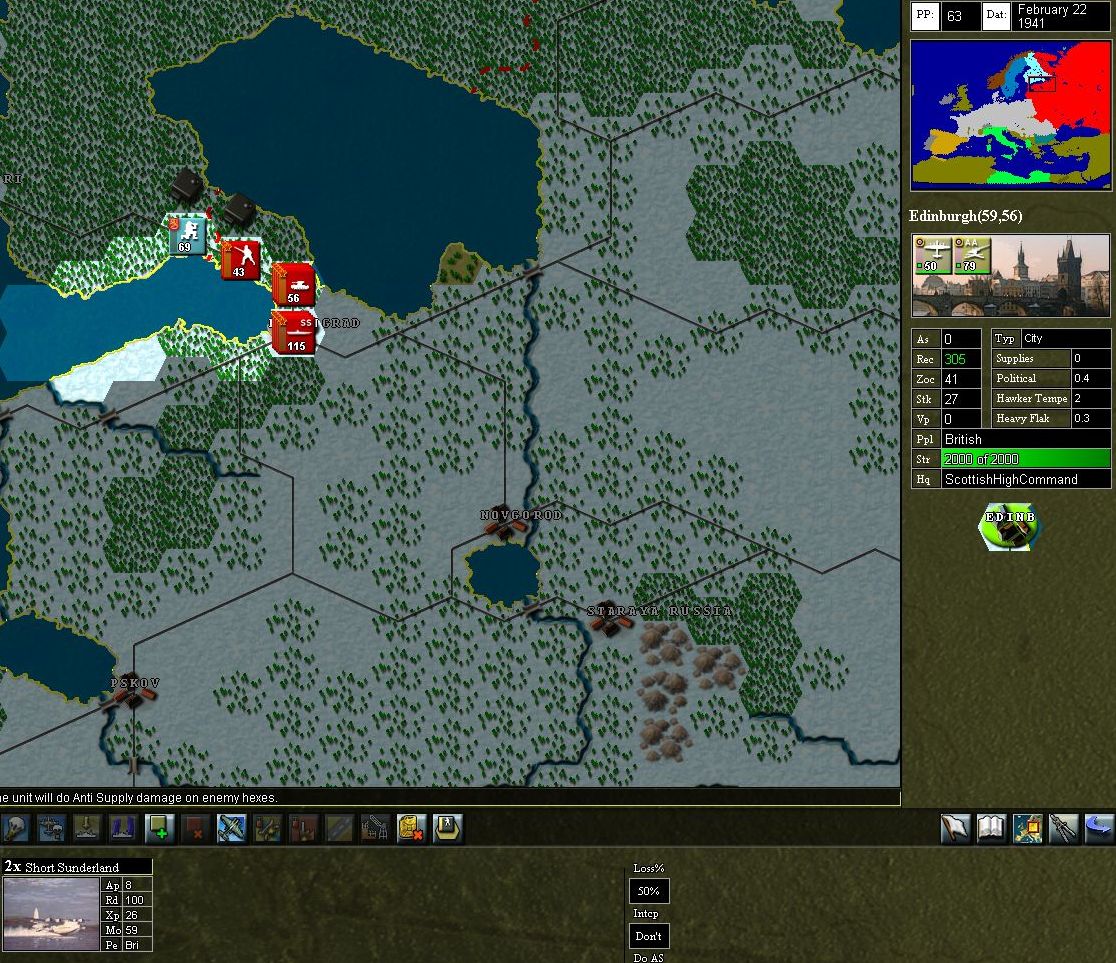This screenshot has width=1116, height=963.
Task: Select the Heavy Flak production row
Action: coord(1050,418)
